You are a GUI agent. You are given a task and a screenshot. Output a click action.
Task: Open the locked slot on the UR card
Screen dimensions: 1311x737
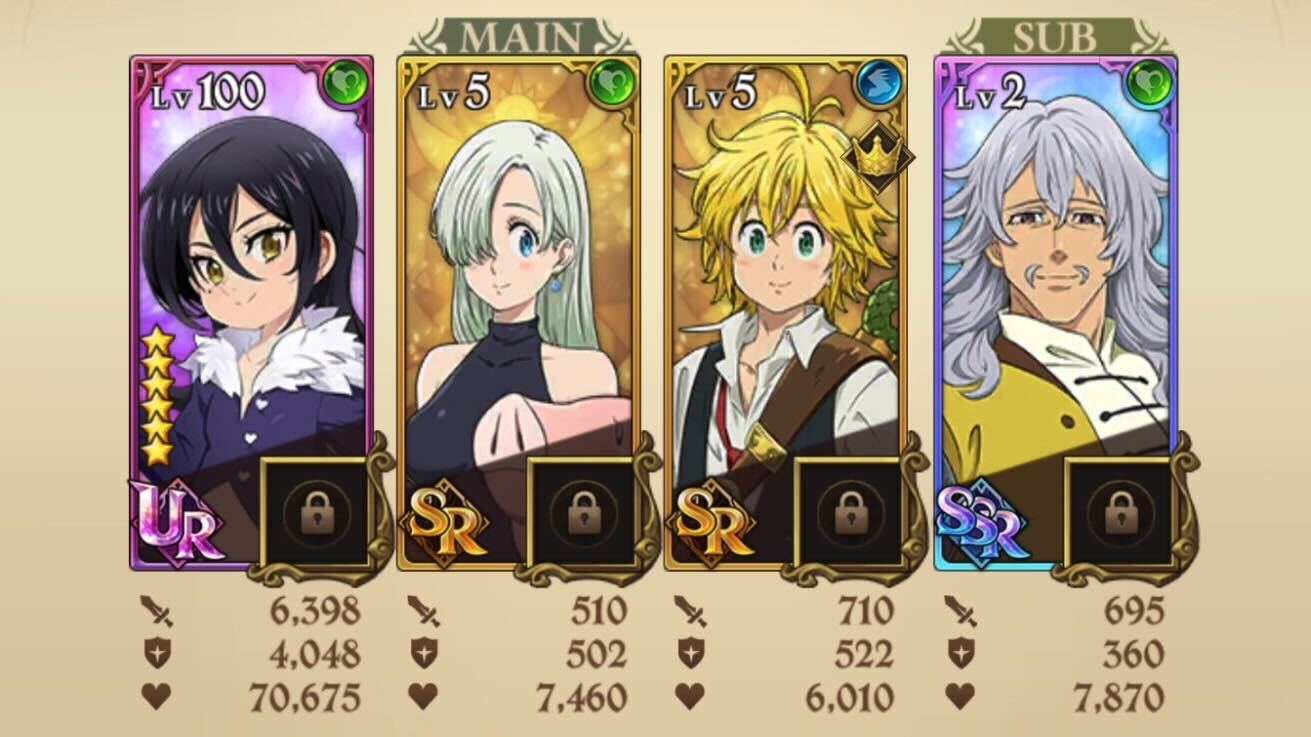(x=314, y=513)
